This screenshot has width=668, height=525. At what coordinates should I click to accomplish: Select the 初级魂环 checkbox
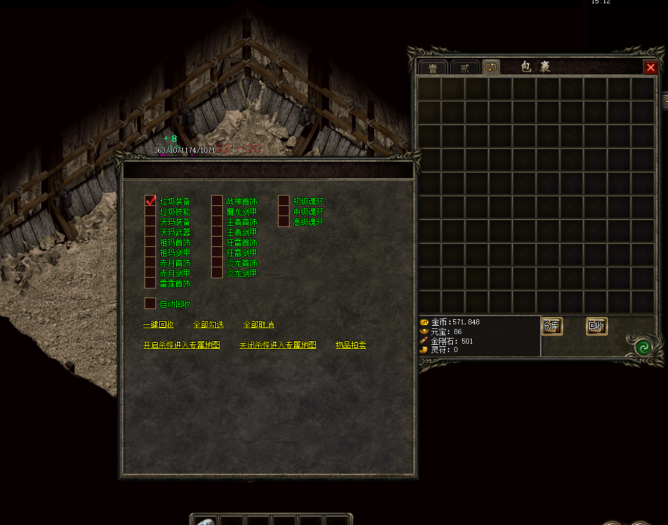[x=284, y=201]
